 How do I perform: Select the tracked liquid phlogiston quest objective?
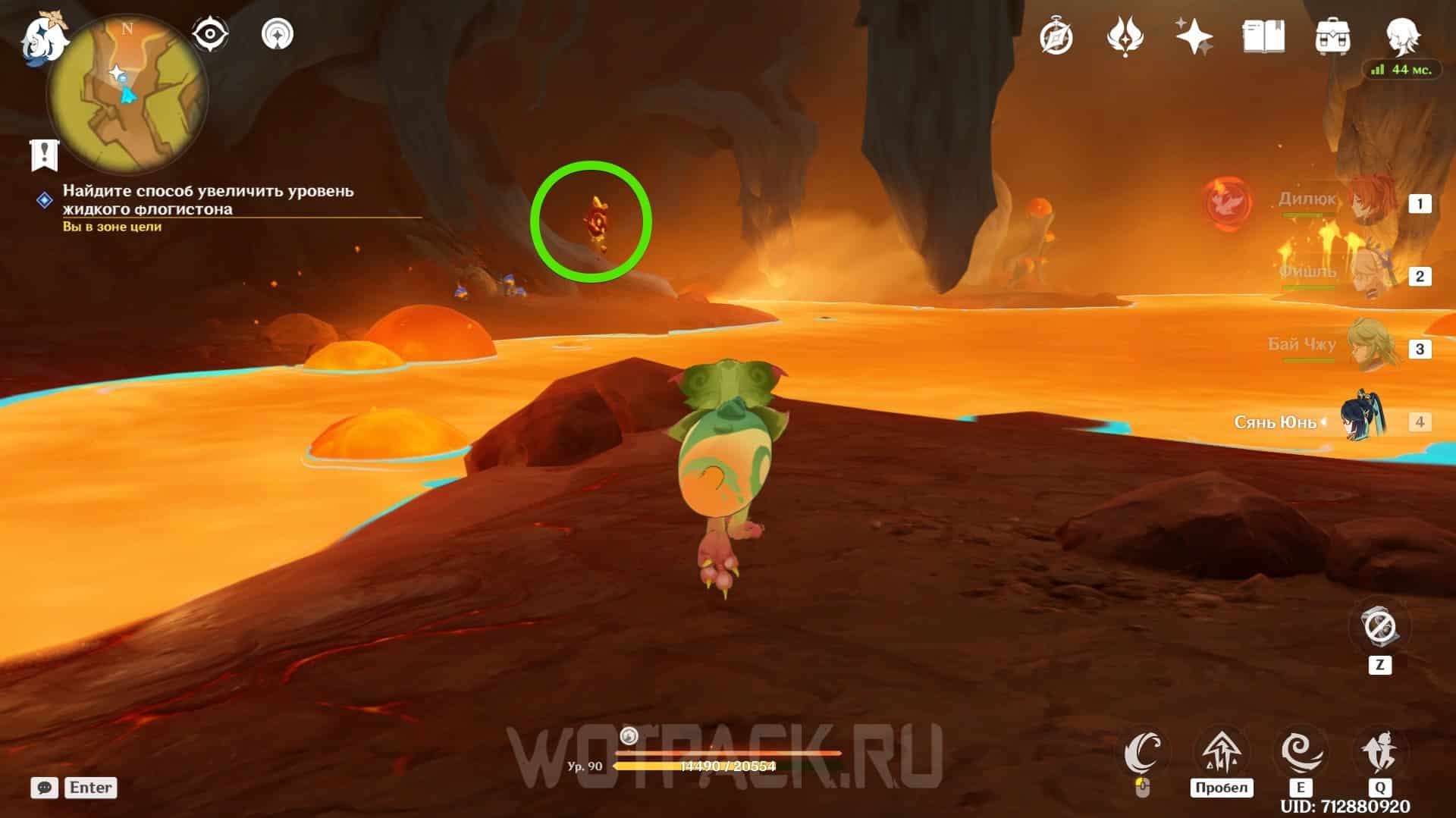coord(208,200)
